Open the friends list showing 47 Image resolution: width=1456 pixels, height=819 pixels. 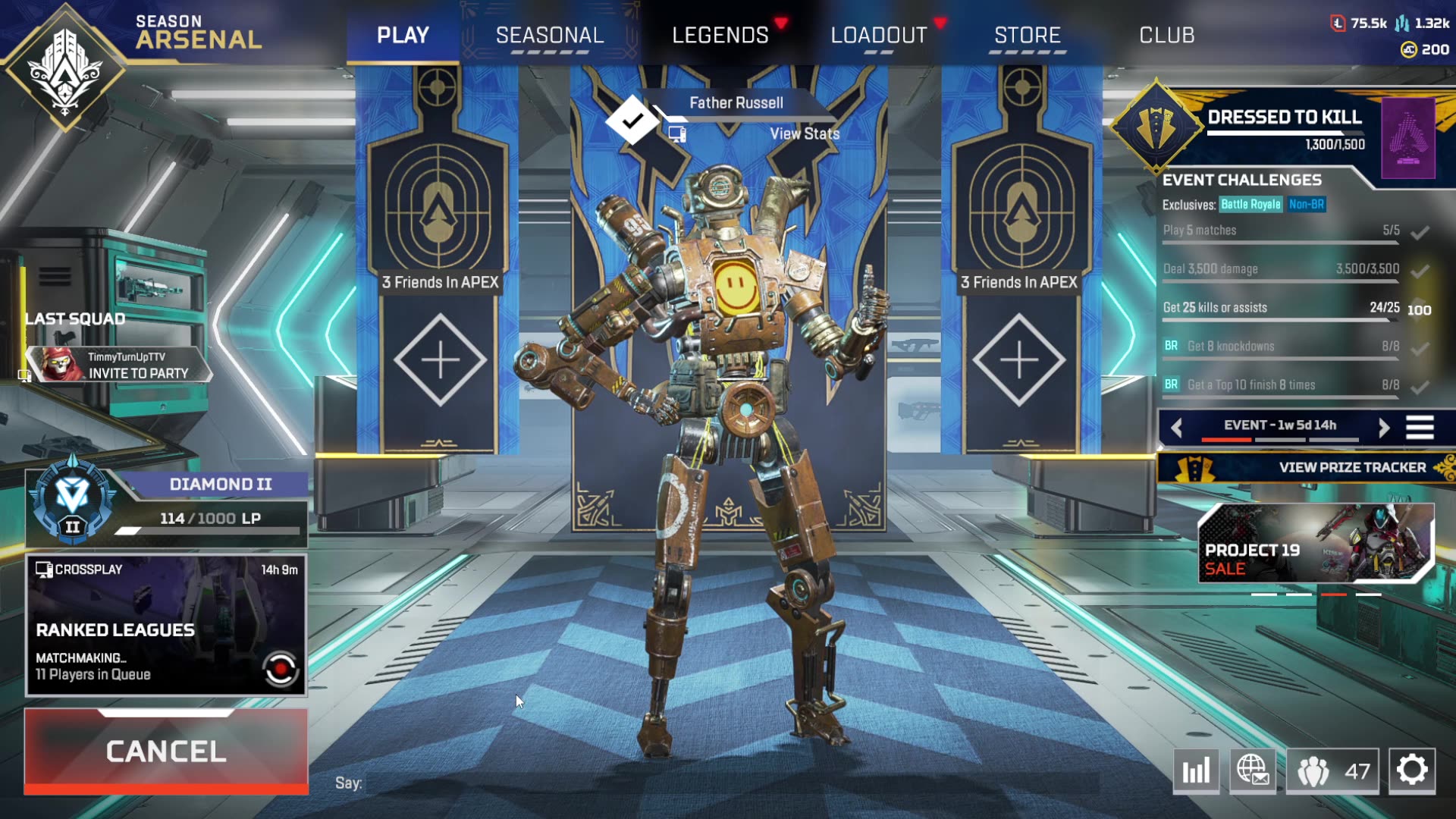click(x=1332, y=771)
